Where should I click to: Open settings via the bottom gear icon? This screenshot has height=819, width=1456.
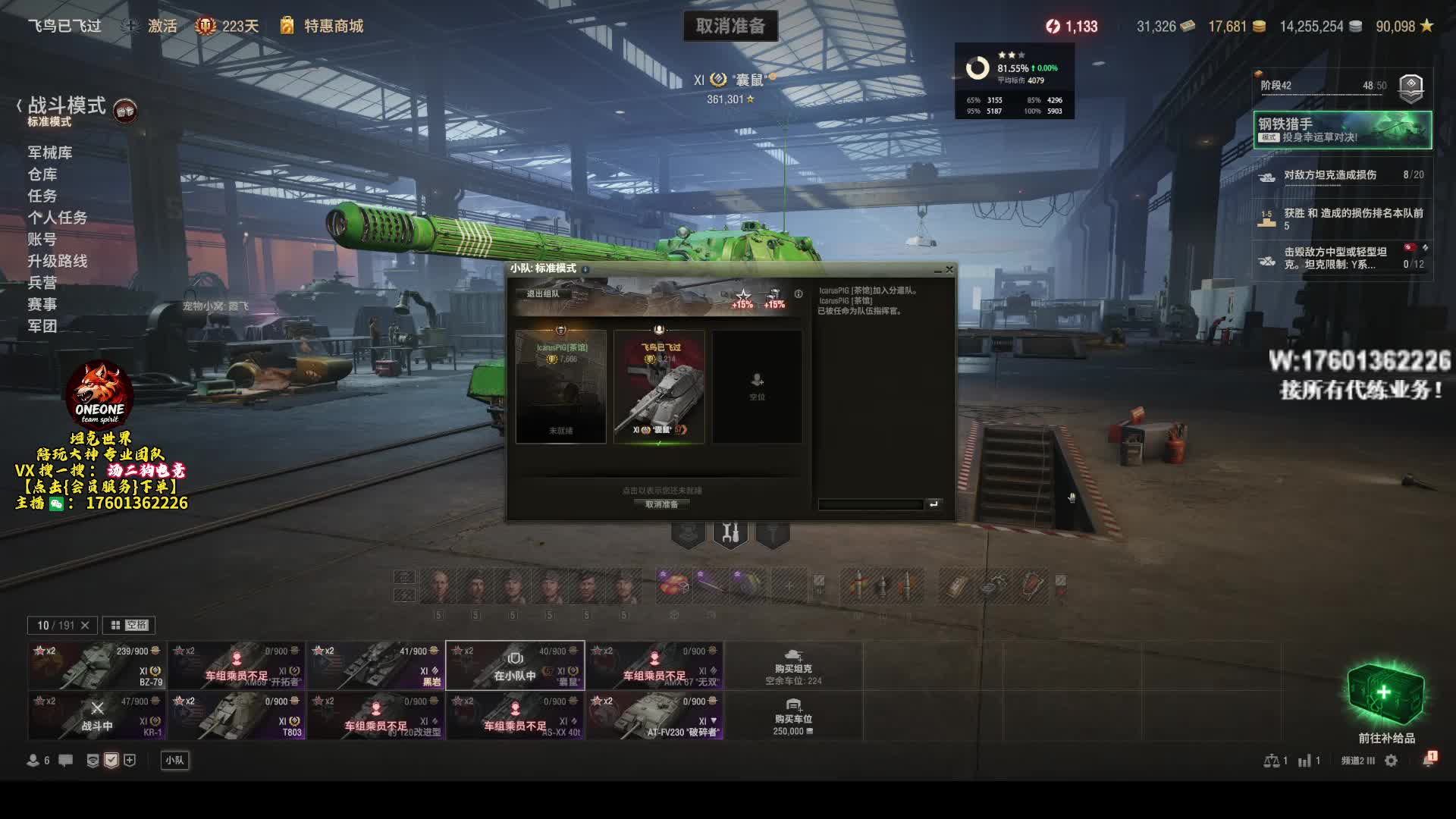coord(1391,761)
